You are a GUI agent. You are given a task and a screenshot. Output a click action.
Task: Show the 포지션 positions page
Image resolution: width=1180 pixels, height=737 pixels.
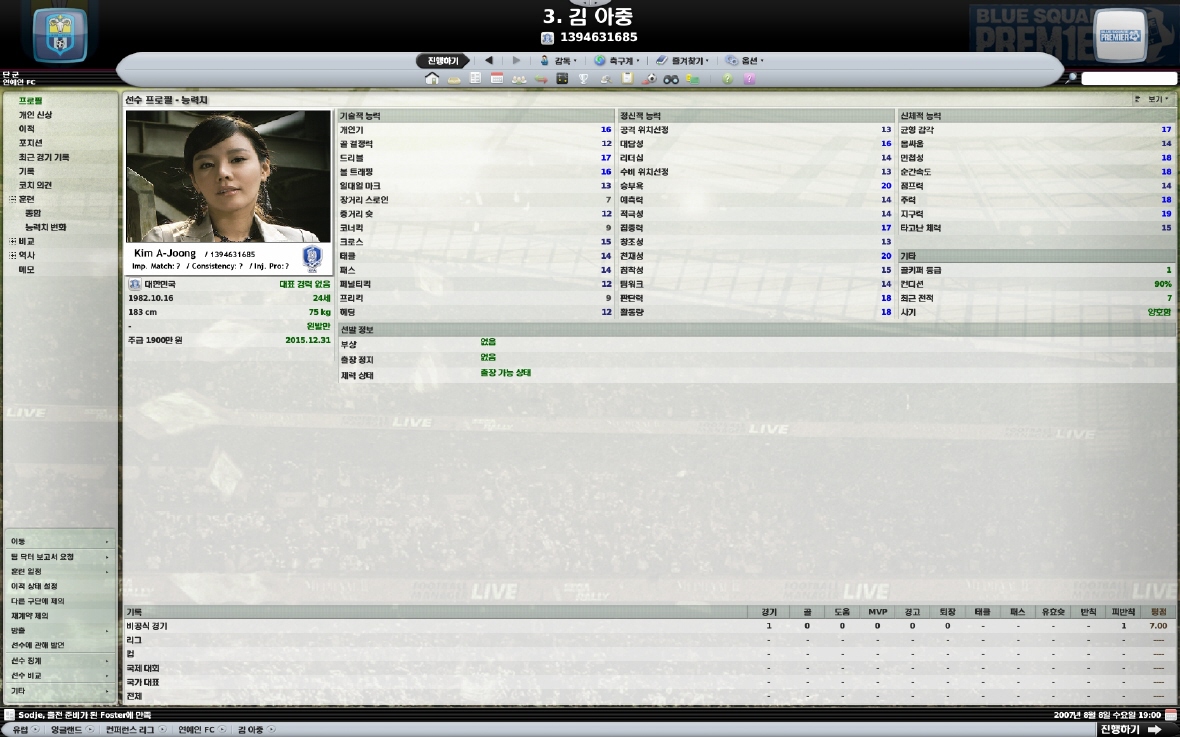30,143
